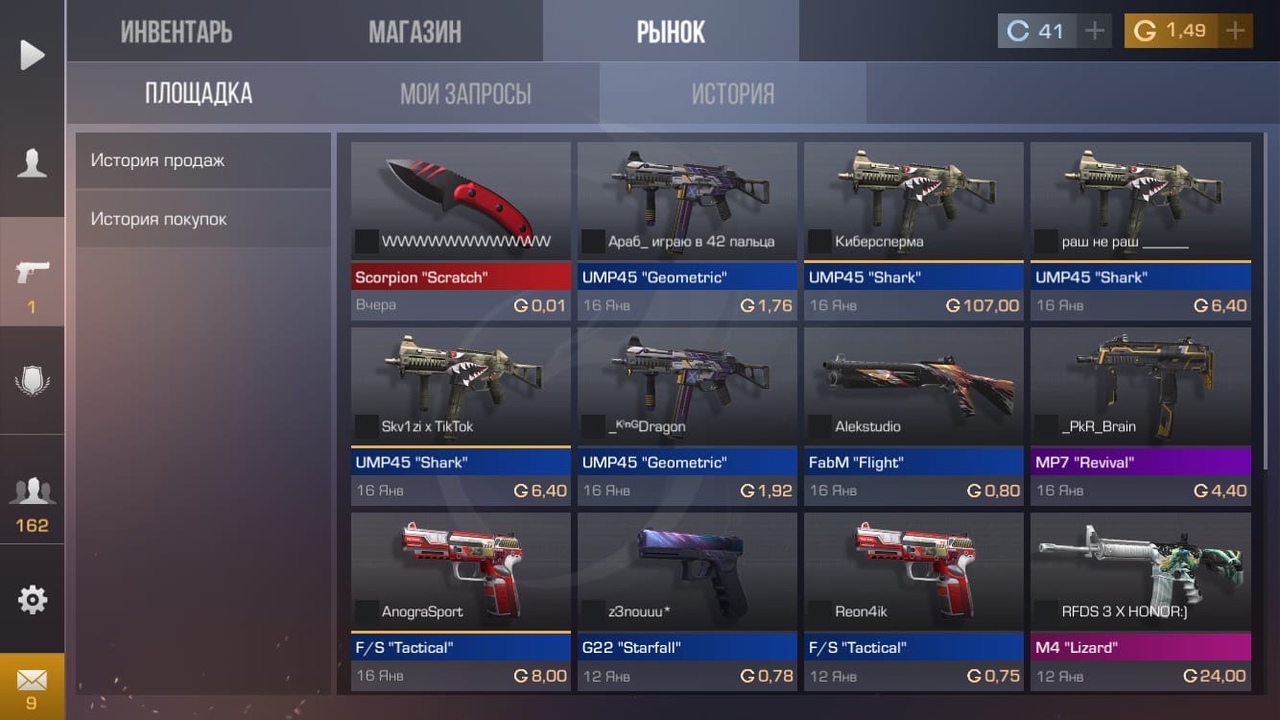Select the Рынок tab
Image resolution: width=1280 pixels, height=720 pixels.
click(671, 32)
